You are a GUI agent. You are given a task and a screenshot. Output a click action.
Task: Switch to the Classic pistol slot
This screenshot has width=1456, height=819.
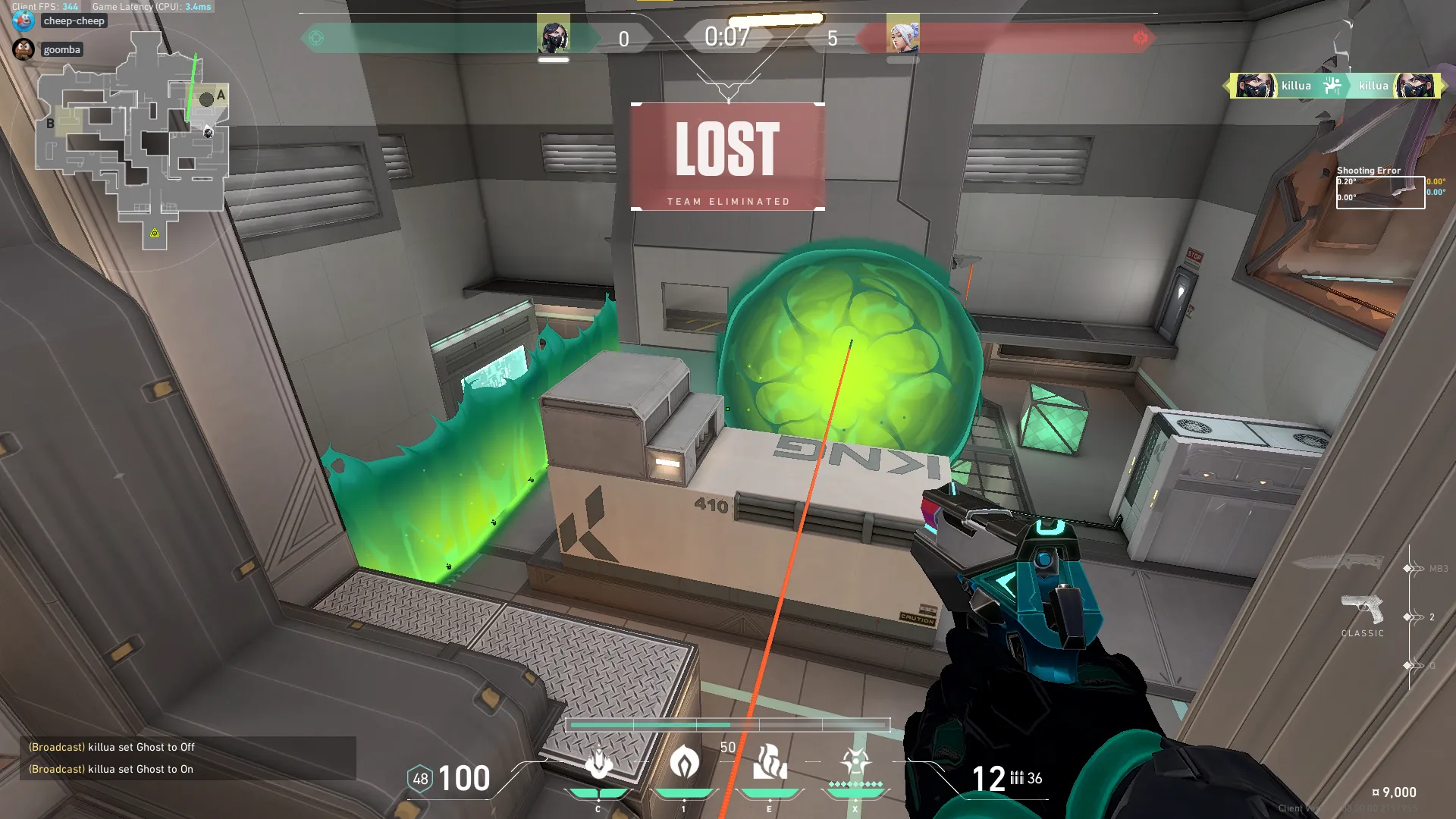click(x=1362, y=611)
